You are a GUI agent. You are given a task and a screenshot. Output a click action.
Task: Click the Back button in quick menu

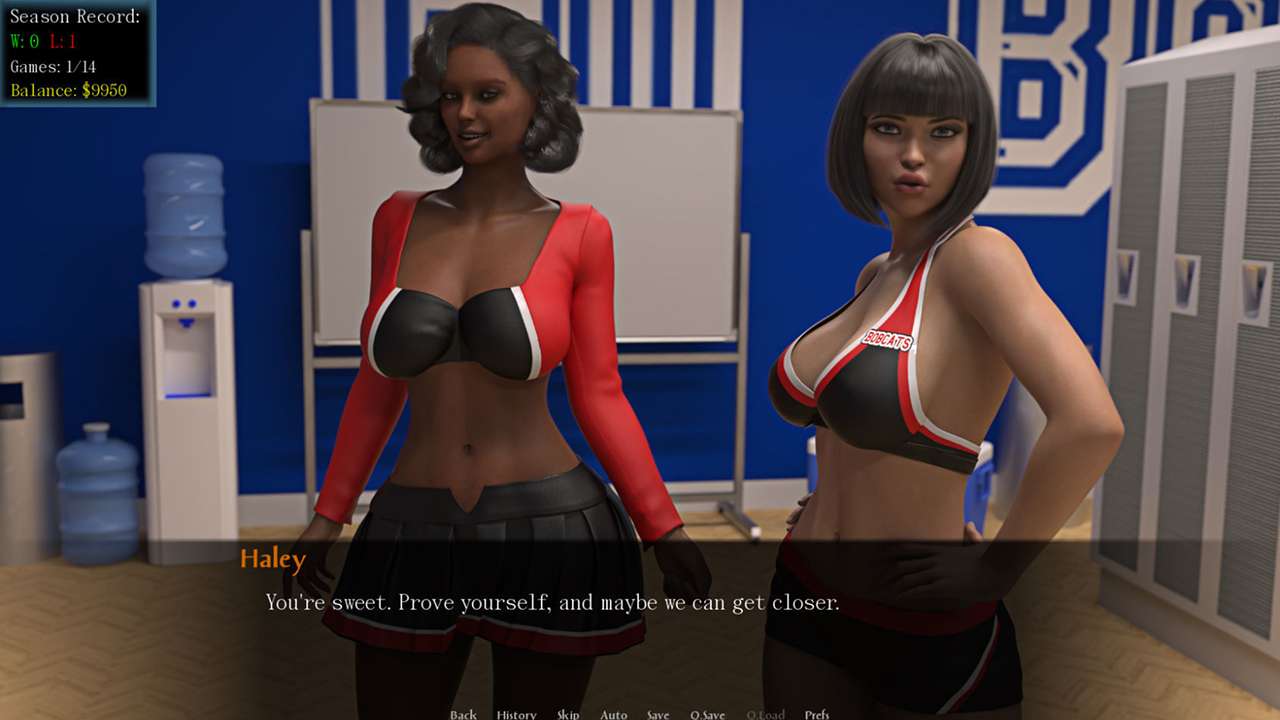463,714
